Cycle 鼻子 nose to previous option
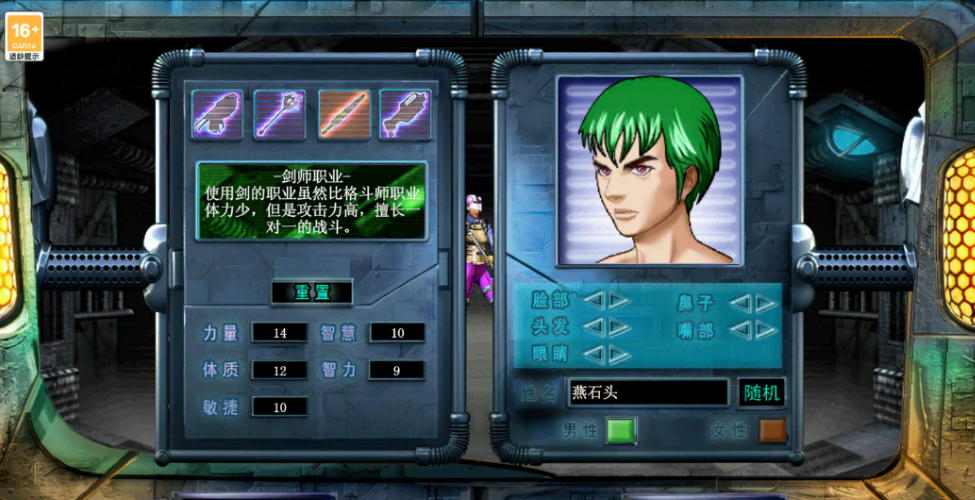Image resolution: width=975 pixels, height=500 pixels. point(740,302)
